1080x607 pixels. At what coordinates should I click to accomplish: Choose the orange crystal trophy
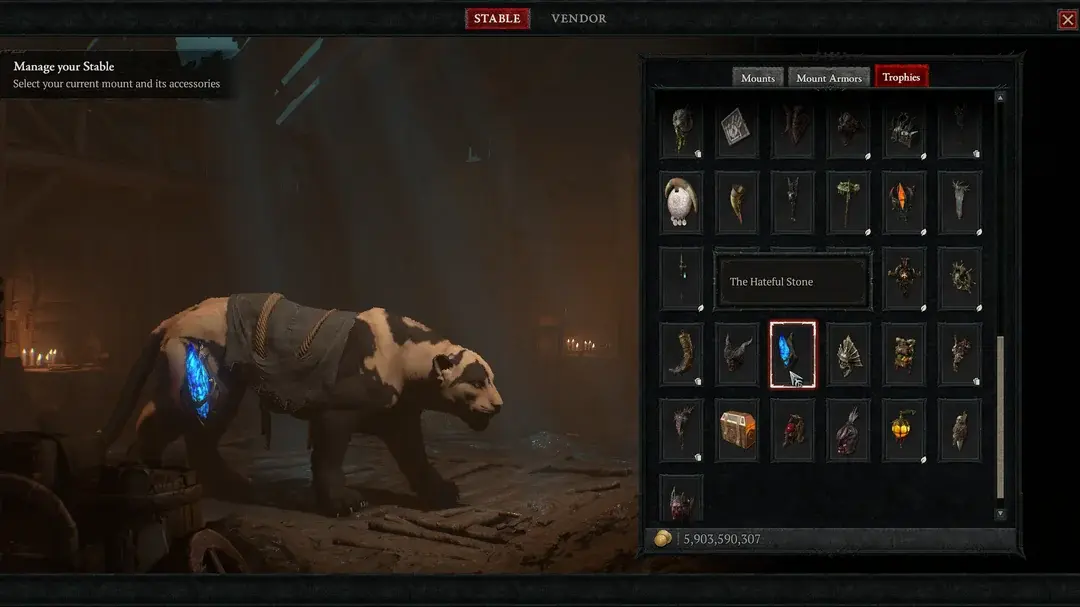(904, 202)
